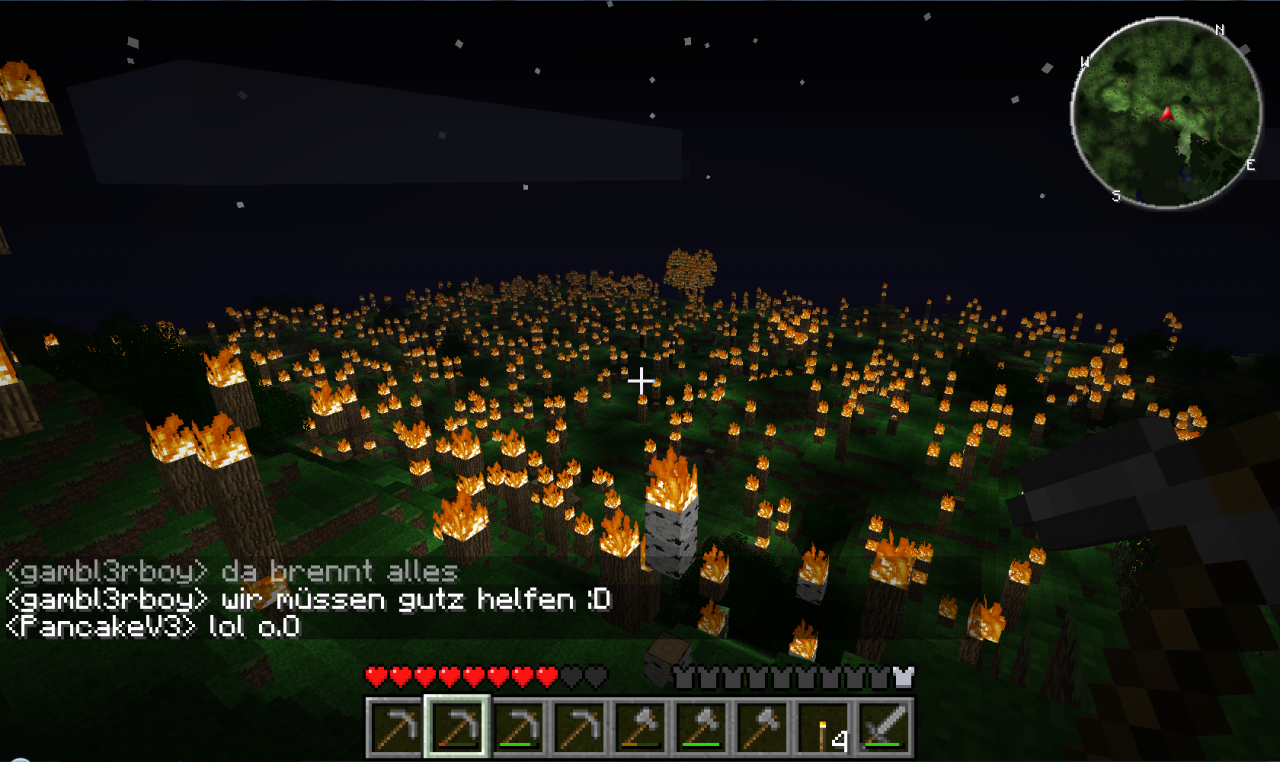Click the N marker on the minimap
This screenshot has width=1280, height=762.
click(1220, 29)
